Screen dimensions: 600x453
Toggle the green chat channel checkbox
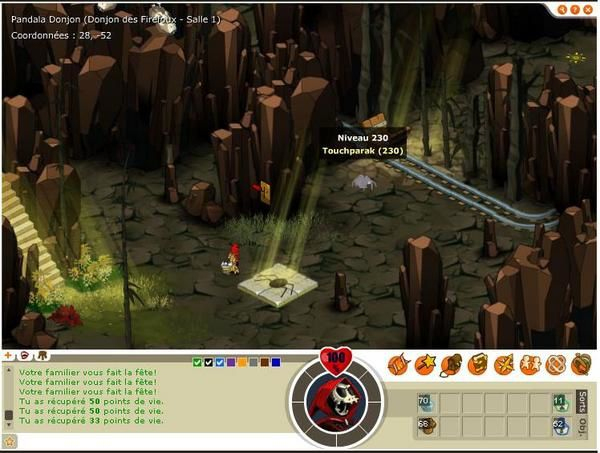tap(197, 362)
